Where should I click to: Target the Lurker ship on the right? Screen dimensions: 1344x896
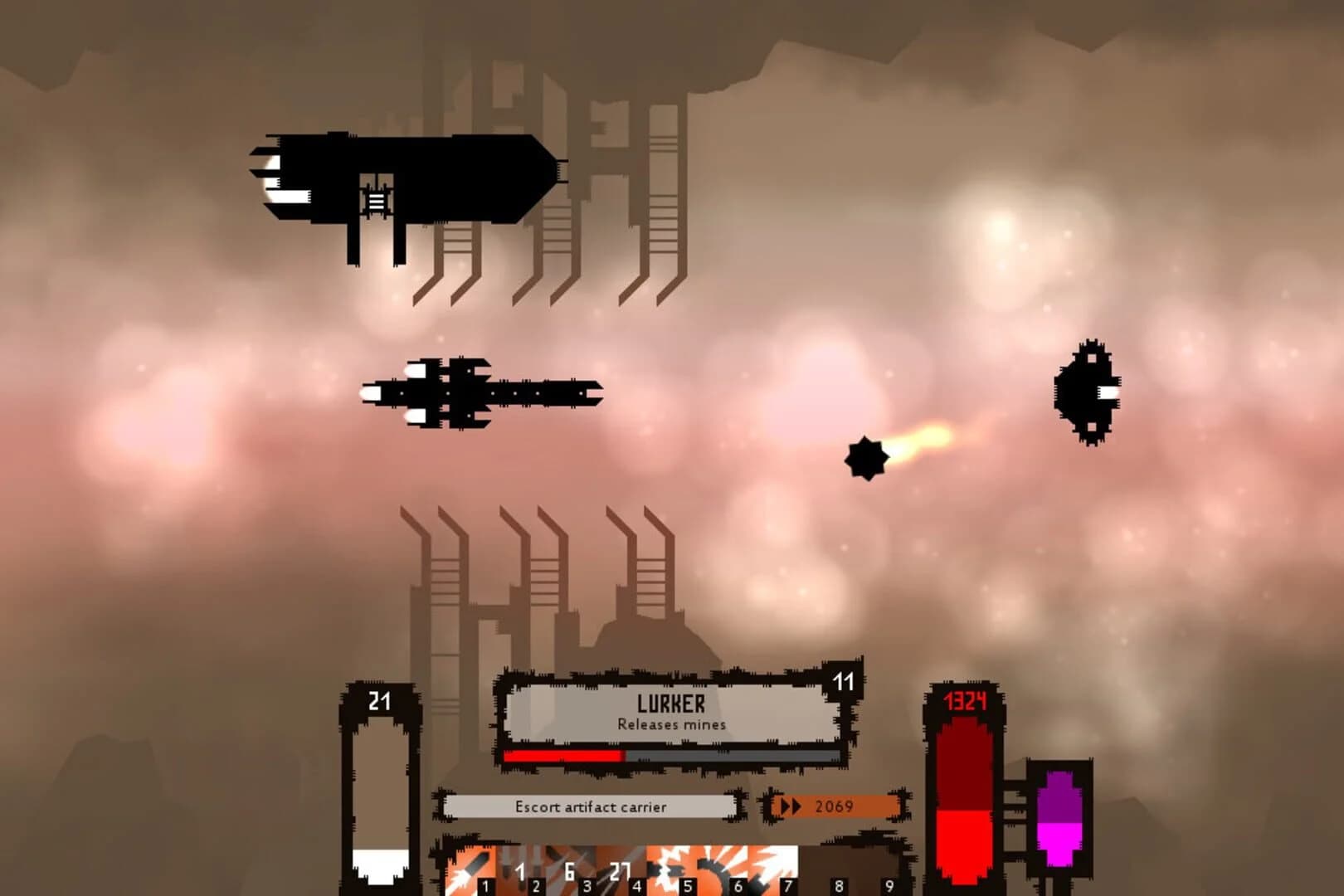pos(1087,390)
